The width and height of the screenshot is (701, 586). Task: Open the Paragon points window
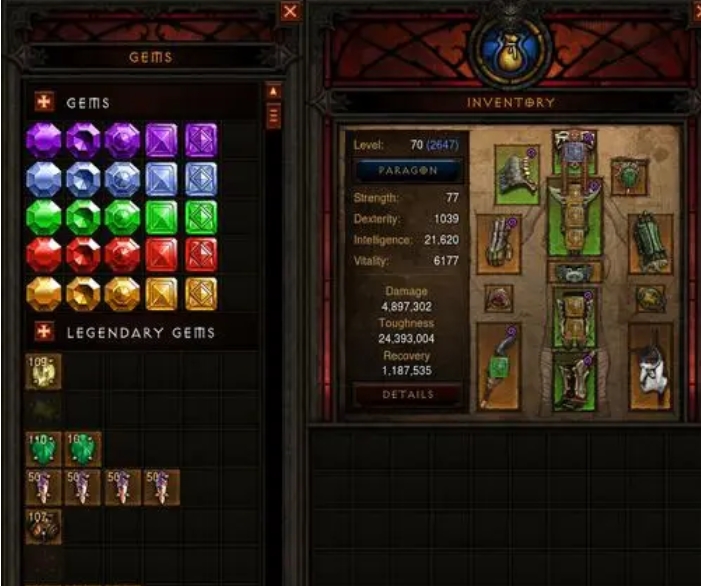(407, 170)
